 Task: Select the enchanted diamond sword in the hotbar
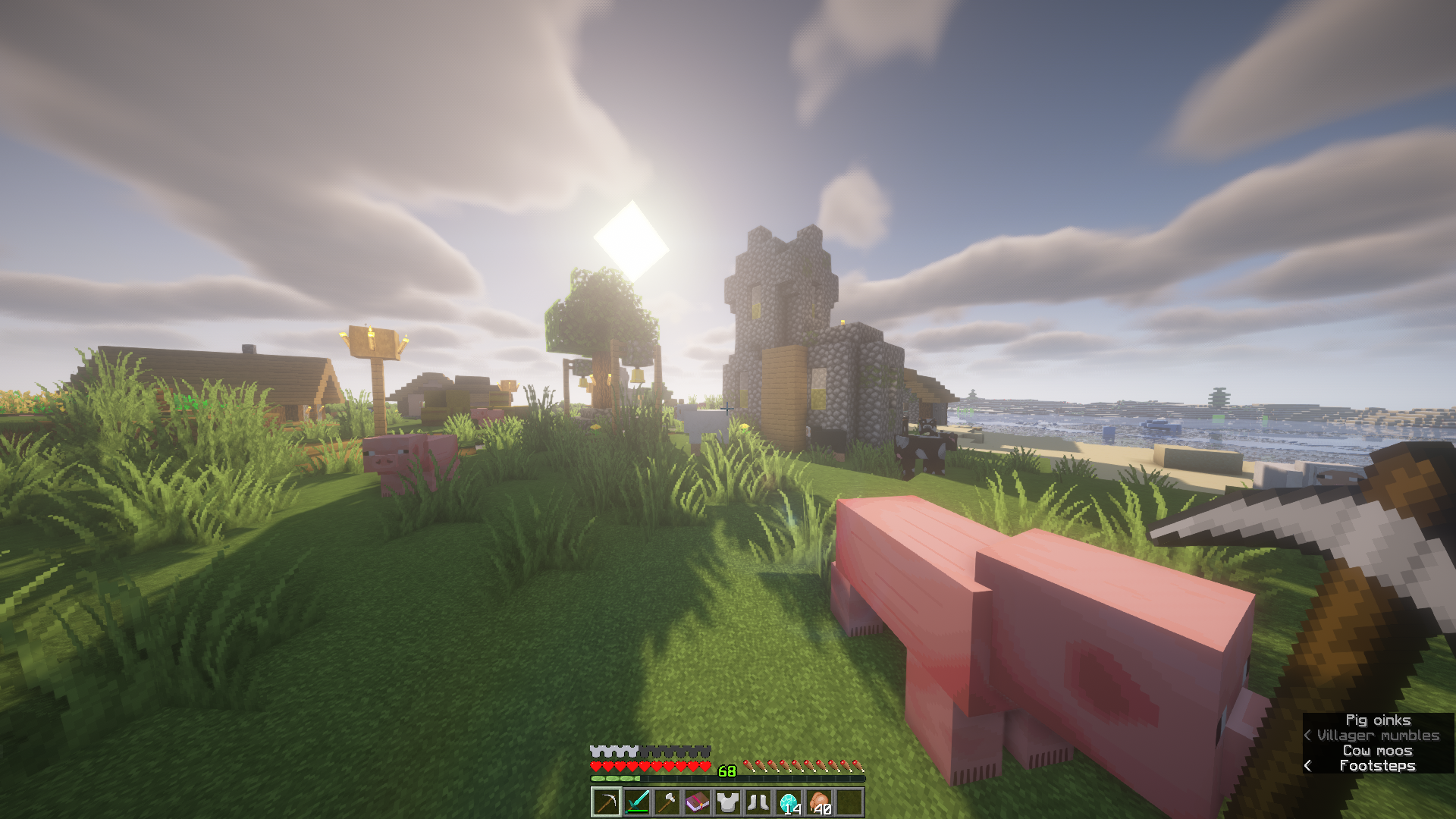point(637,802)
